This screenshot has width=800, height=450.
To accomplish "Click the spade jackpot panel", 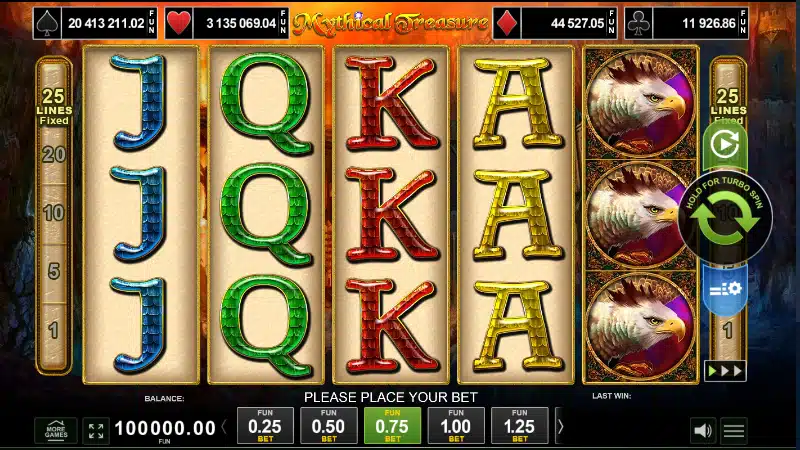I will (96, 21).
